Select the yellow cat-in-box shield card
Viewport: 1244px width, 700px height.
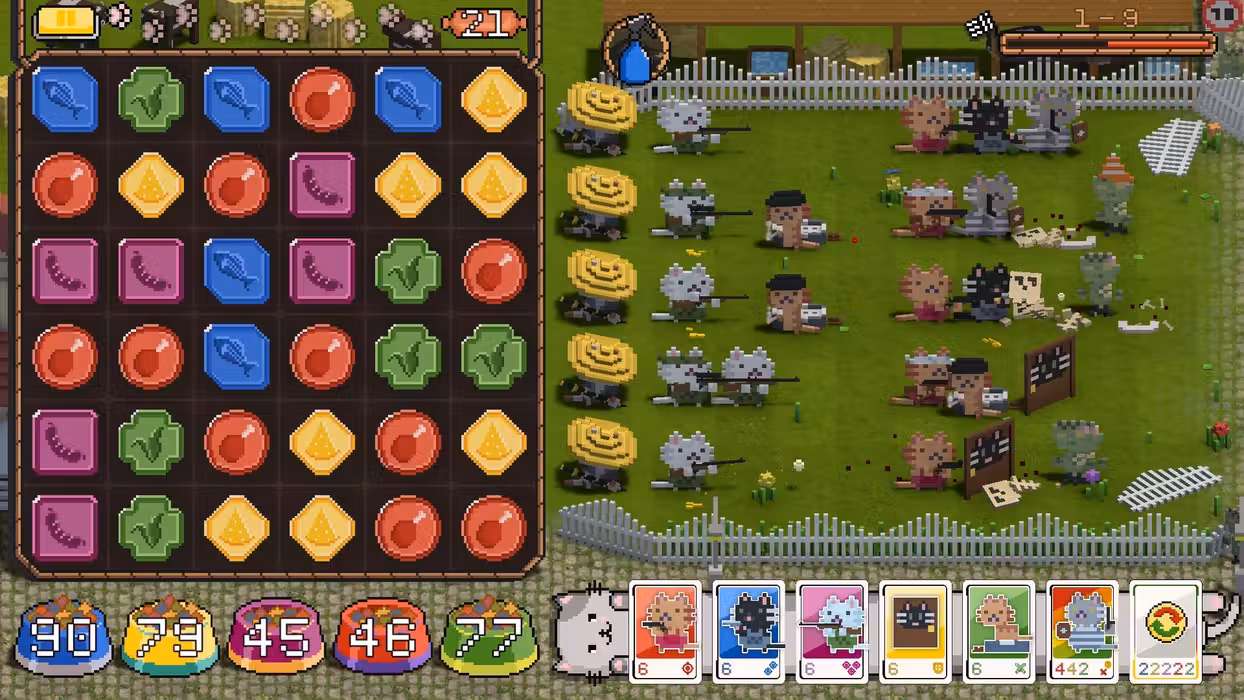tap(916, 632)
